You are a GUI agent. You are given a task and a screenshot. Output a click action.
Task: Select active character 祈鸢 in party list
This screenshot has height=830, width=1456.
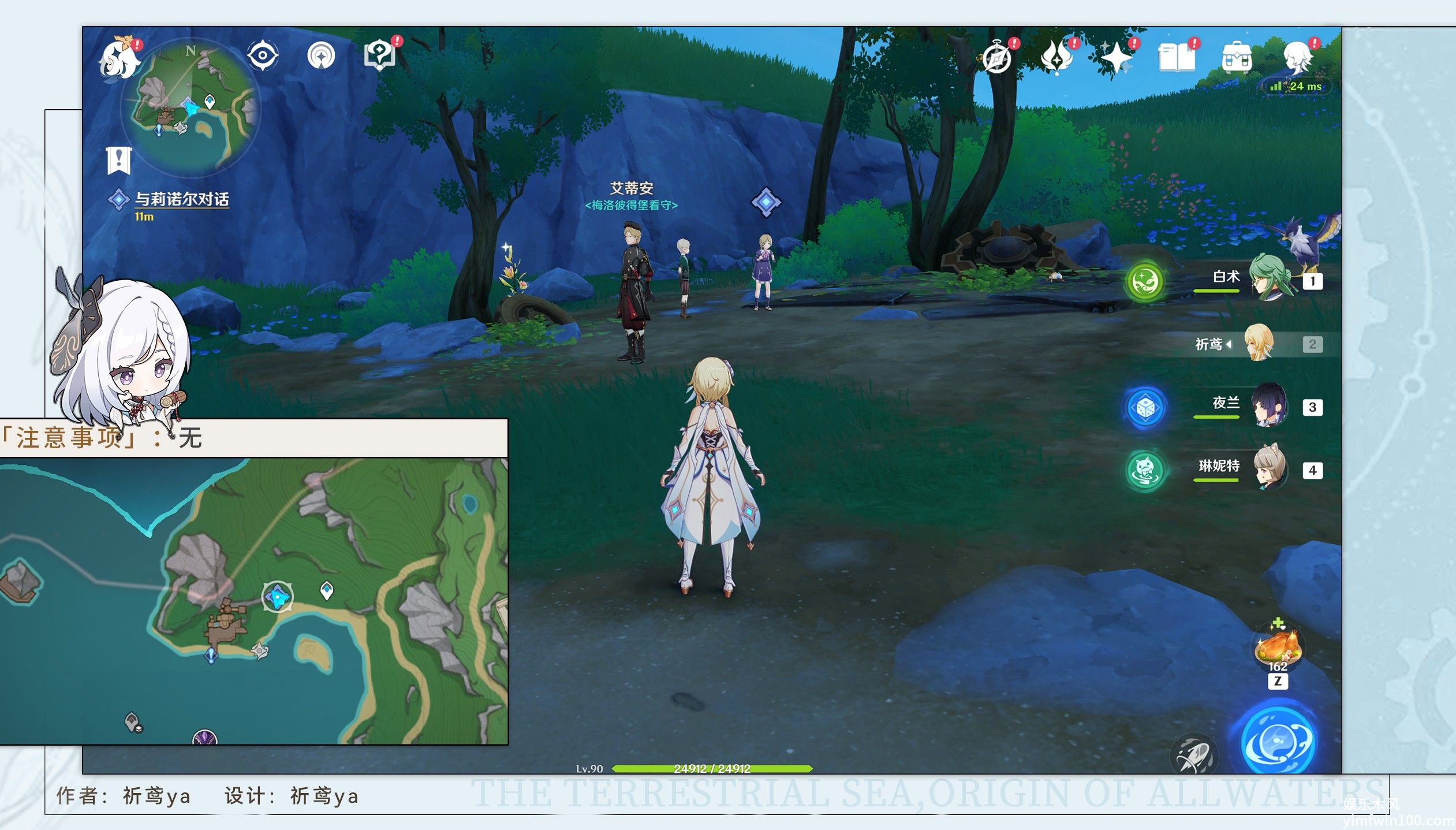point(1259,344)
